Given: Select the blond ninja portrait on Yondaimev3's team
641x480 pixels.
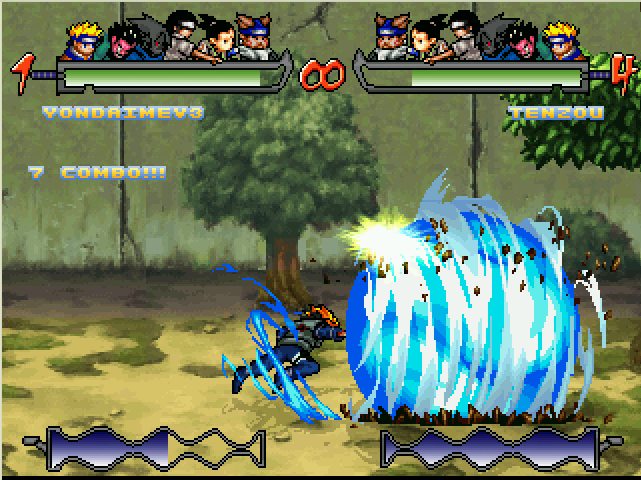Looking at the screenshot, I should [x=85, y=38].
